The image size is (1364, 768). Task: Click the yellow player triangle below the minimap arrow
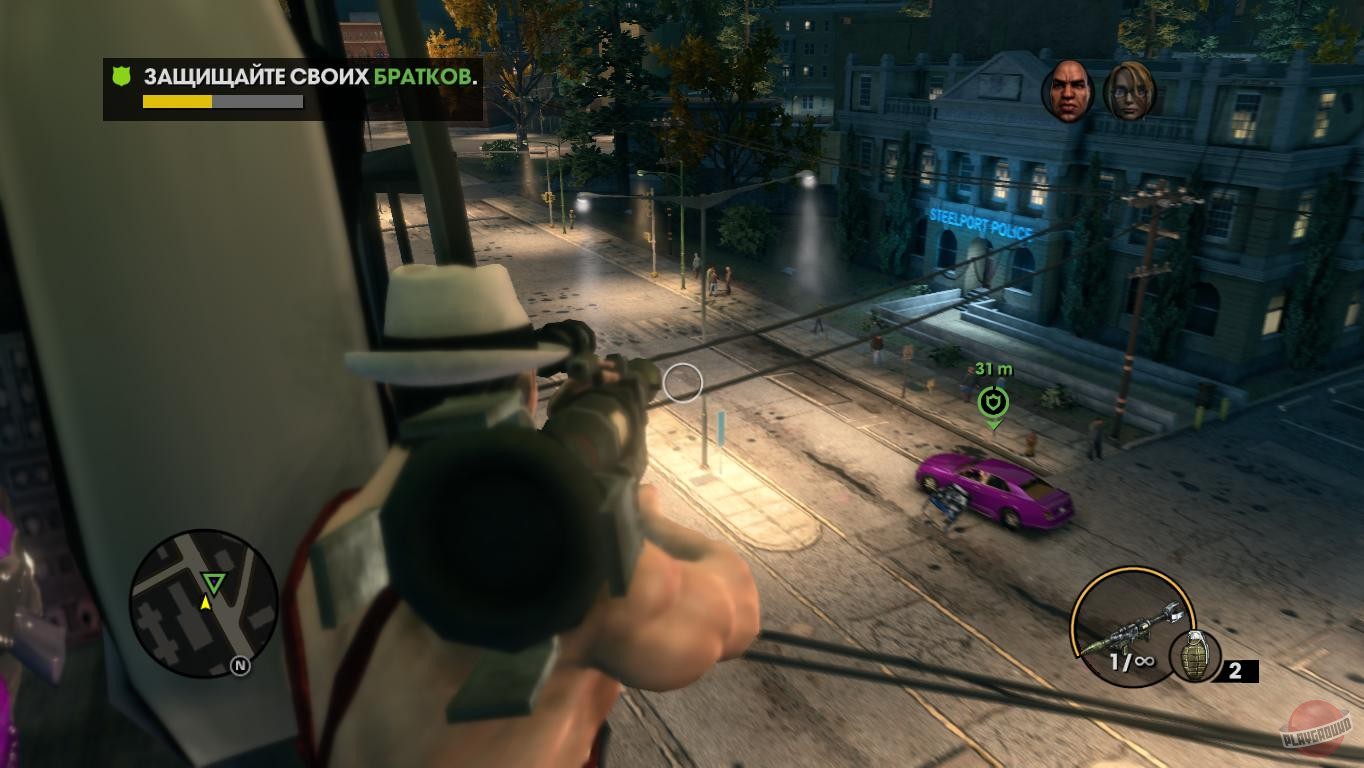point(206,604)
